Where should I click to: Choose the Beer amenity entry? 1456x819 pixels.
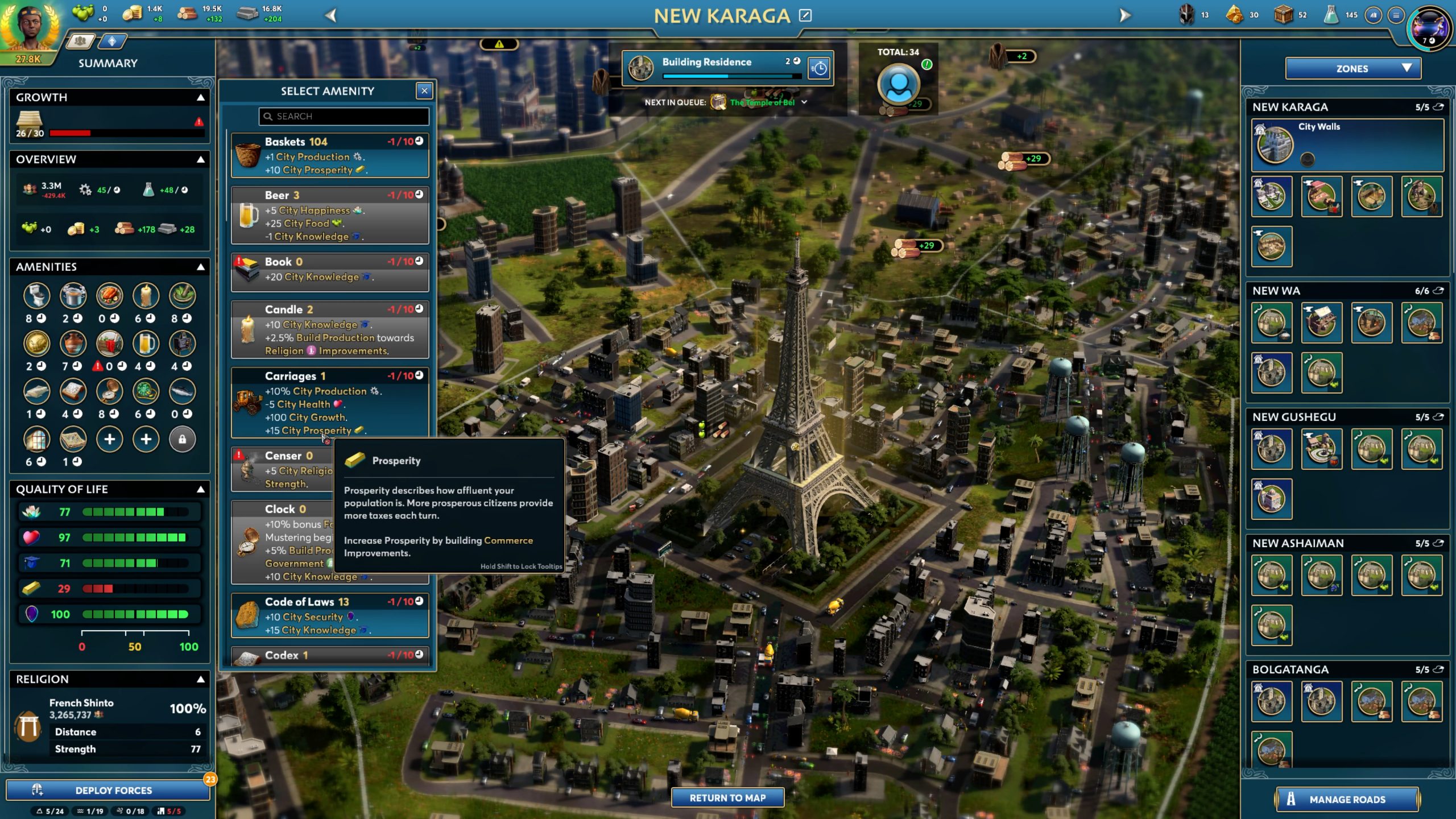tap(330, 215)
